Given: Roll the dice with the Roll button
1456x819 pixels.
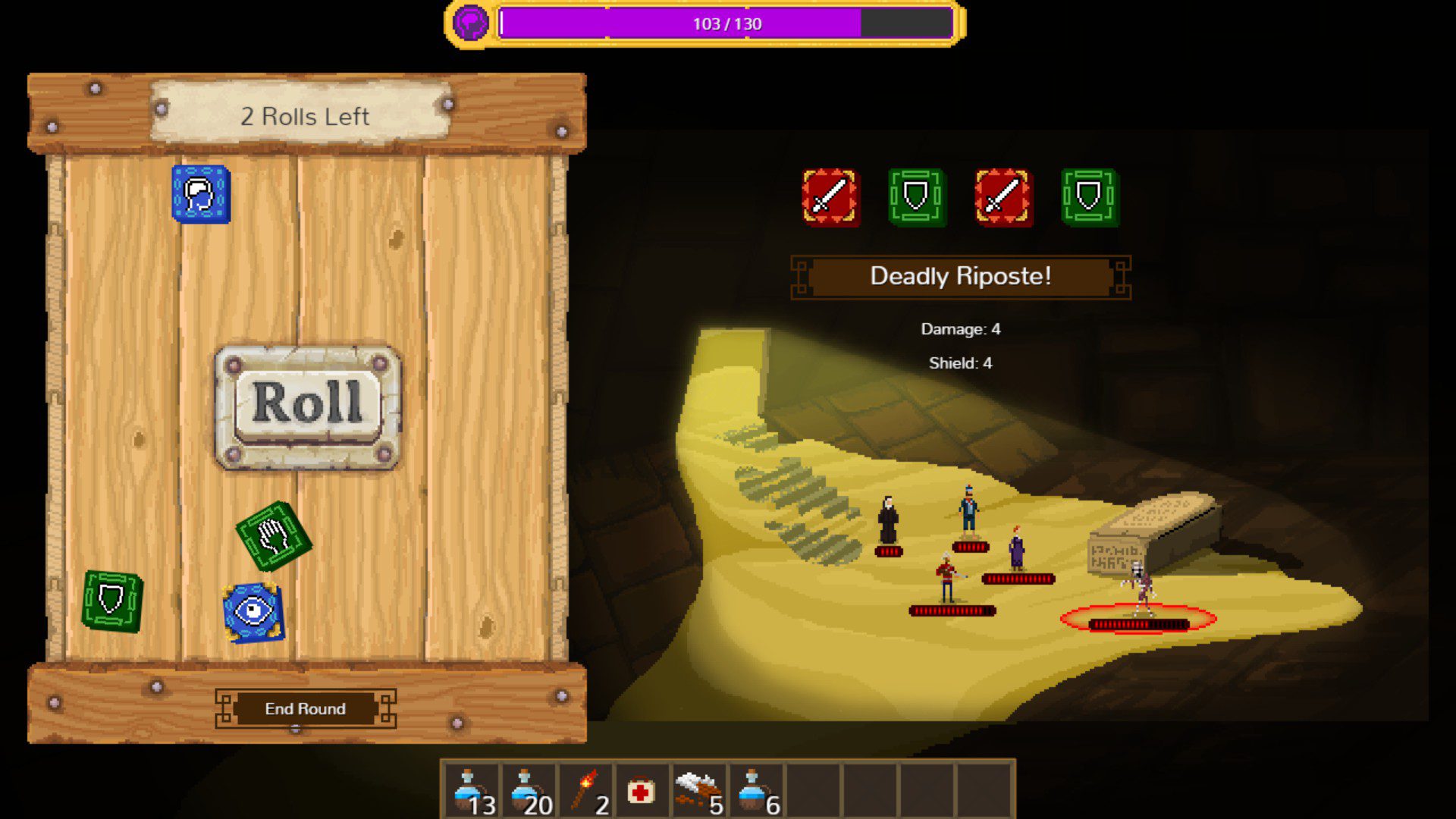Looking at the screenshot, I should tap(307, 406).
